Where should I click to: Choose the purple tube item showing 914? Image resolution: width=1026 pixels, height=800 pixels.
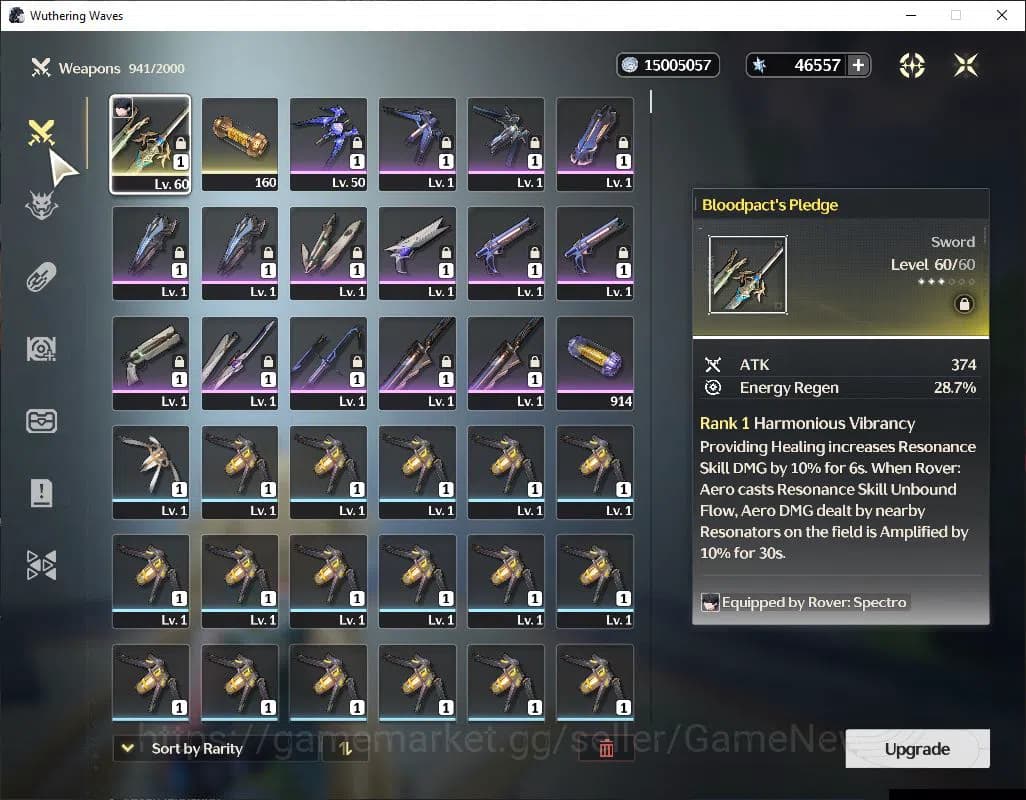point(595,362)
